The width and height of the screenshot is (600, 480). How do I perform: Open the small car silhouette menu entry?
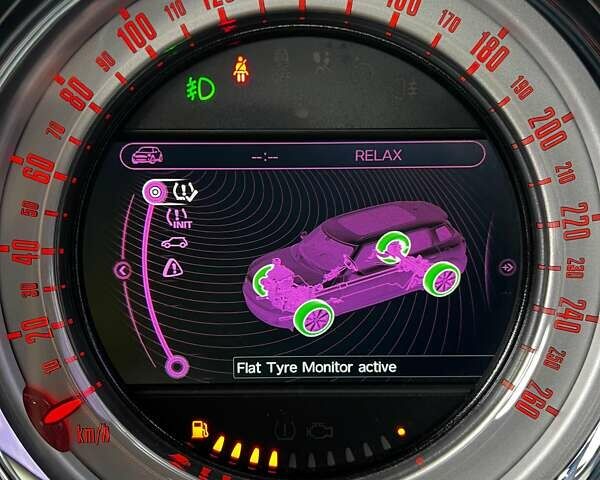pos(174,243)
